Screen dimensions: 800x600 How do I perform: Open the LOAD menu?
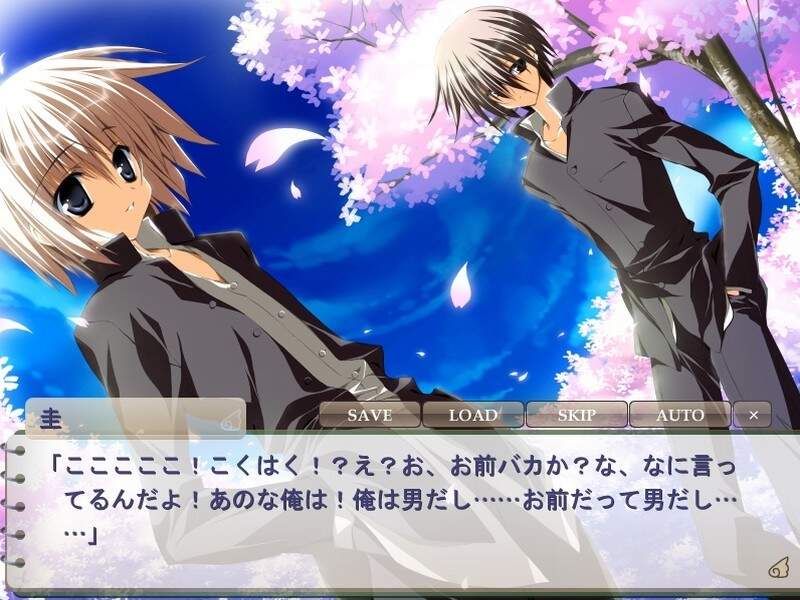click(x=473, y=415)
